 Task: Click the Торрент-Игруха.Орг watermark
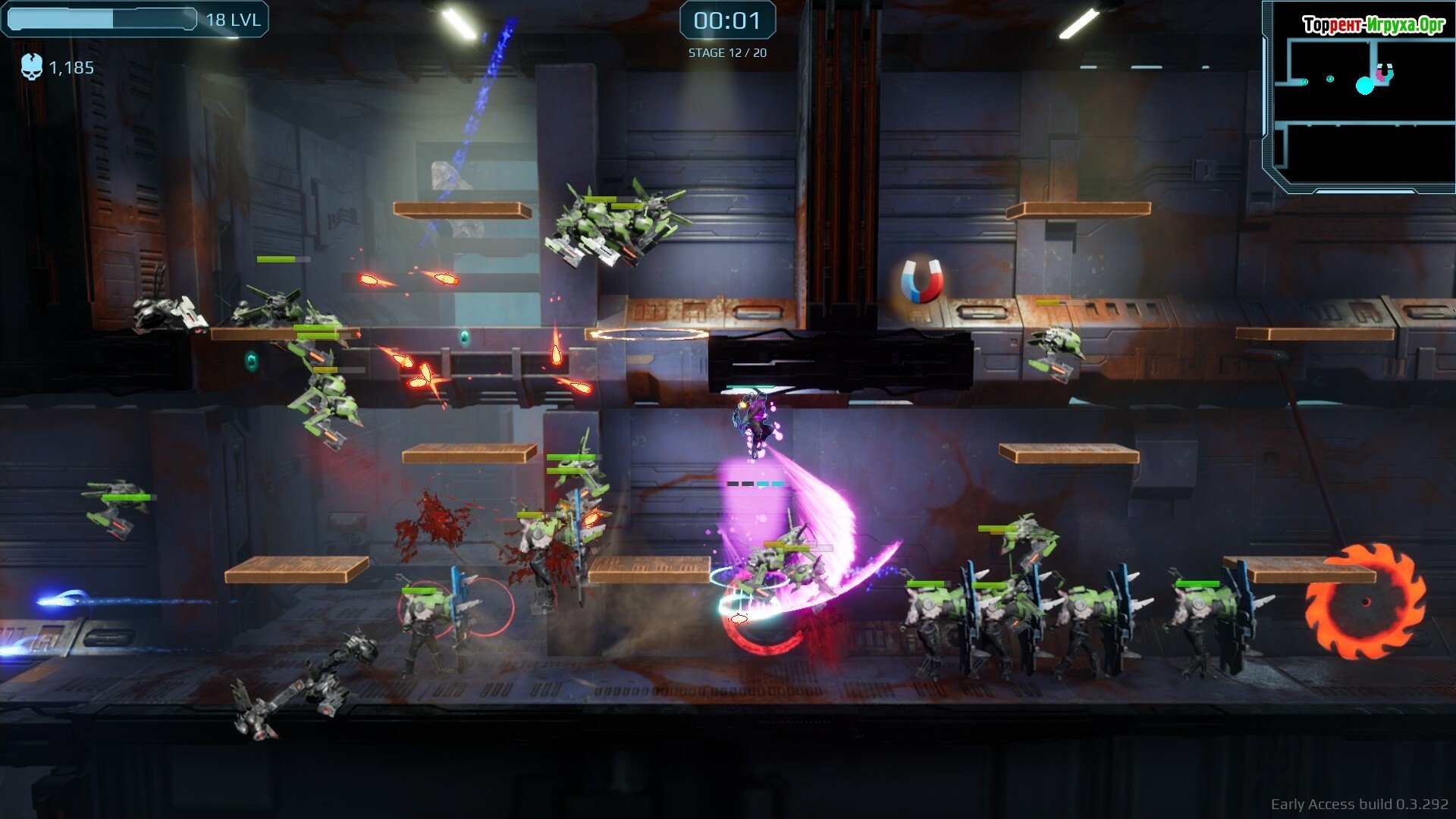point(1373,25)
